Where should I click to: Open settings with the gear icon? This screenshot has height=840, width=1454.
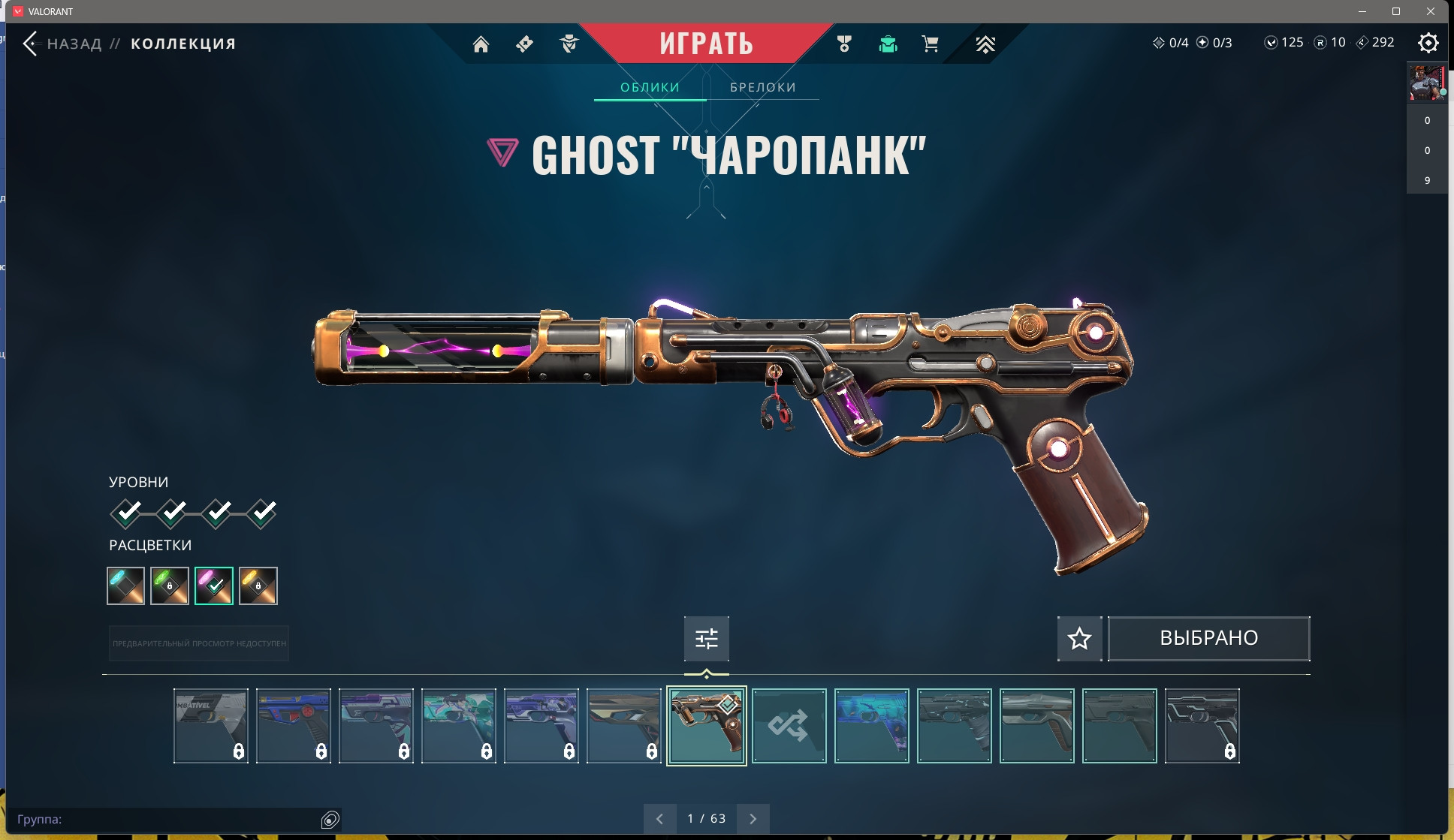tap(1428, 43)
